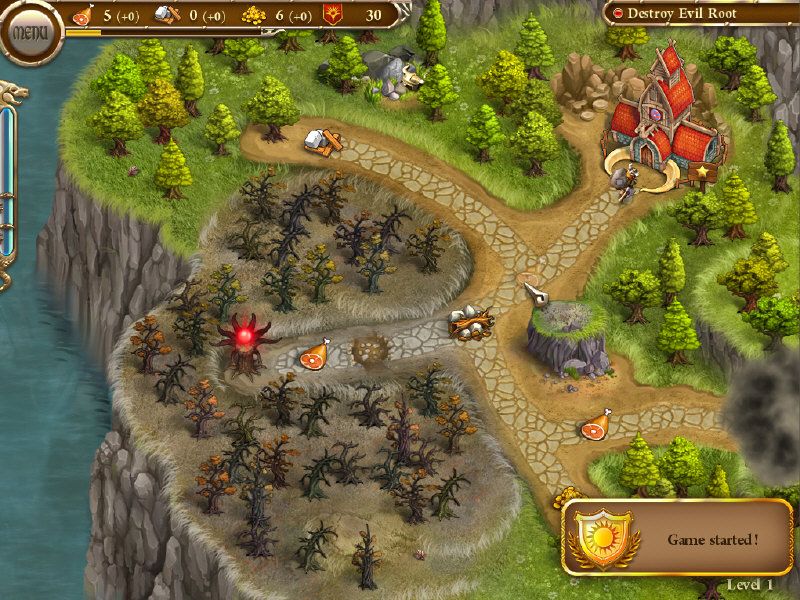Select the Destroy Evil Root objective tracker
The image size is (800, 600).
click(x=698, y=13)
